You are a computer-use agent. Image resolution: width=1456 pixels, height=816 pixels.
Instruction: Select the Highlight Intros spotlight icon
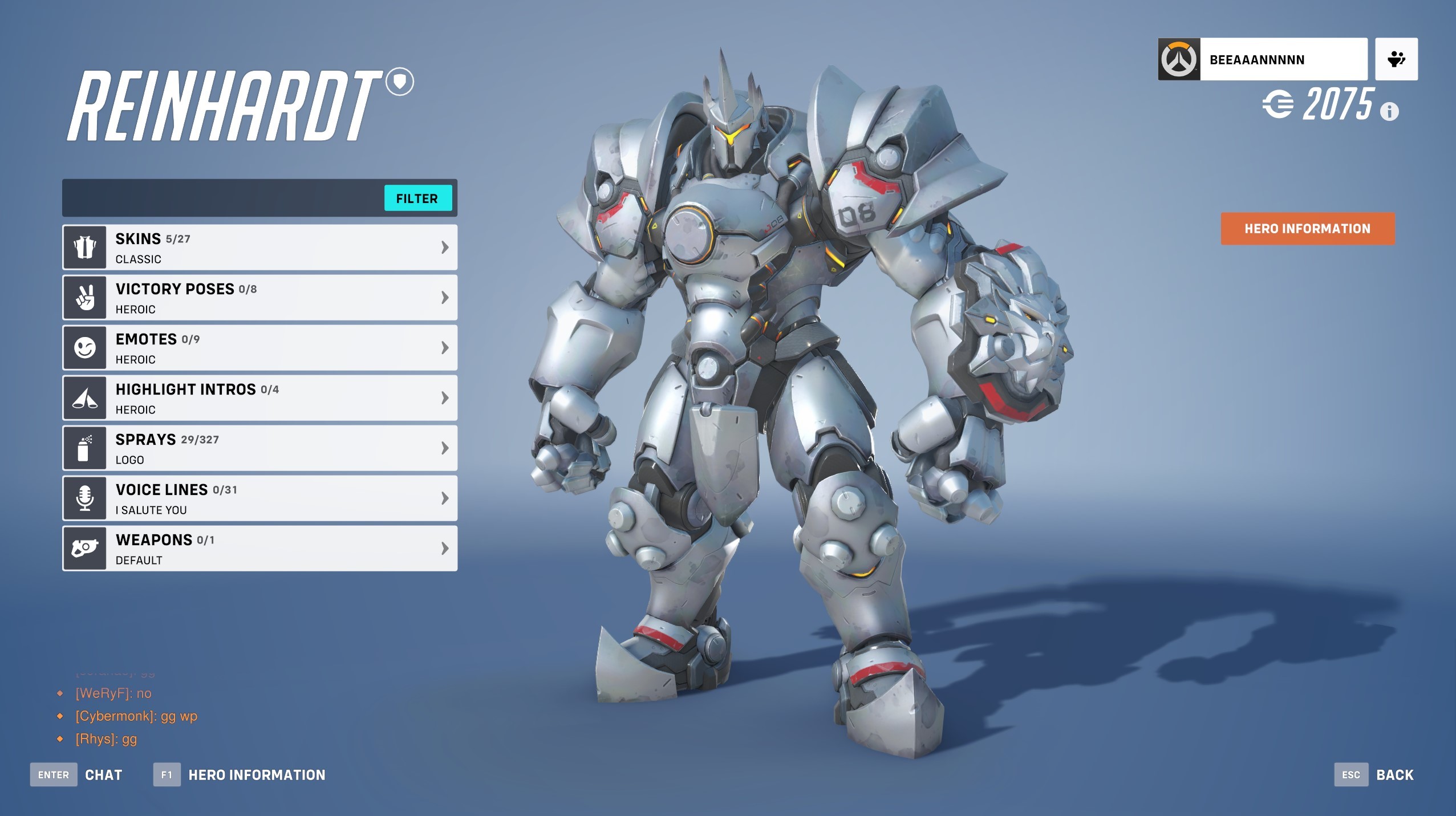pyautogui.click(x=84, y=397)
